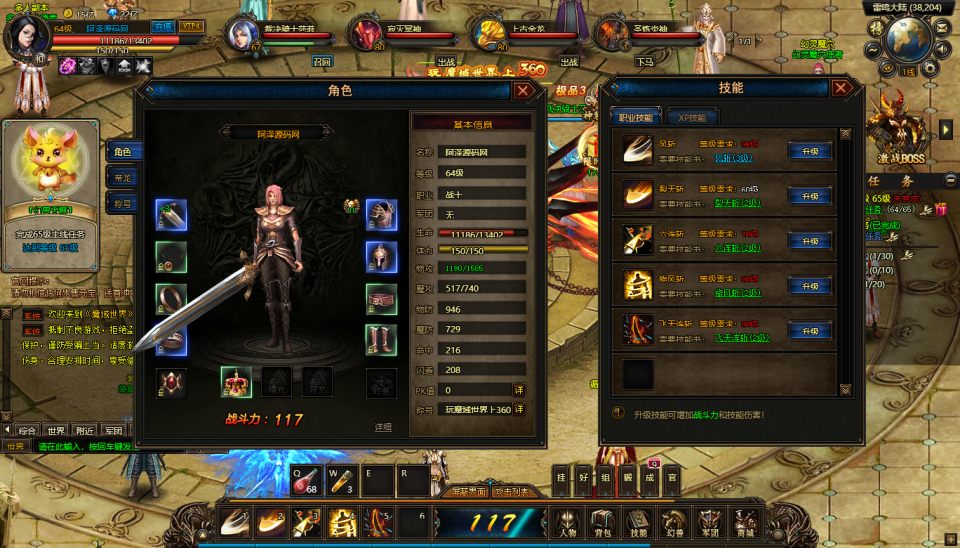Use the red potion in the Q slot
The width and height of the screenshot is (960, 548).
[305, 481]
